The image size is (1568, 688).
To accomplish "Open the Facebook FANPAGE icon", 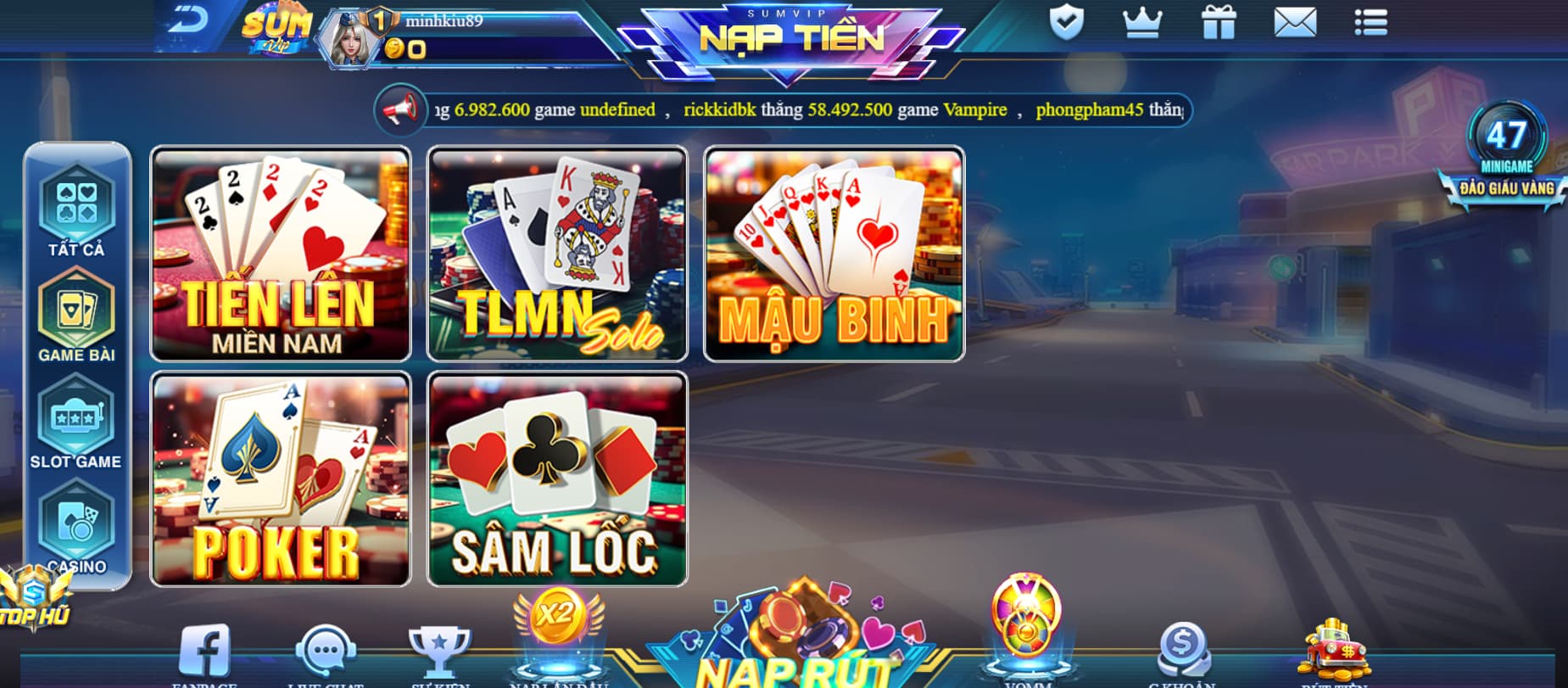I will pyautogui.click(x=204, y=649).
